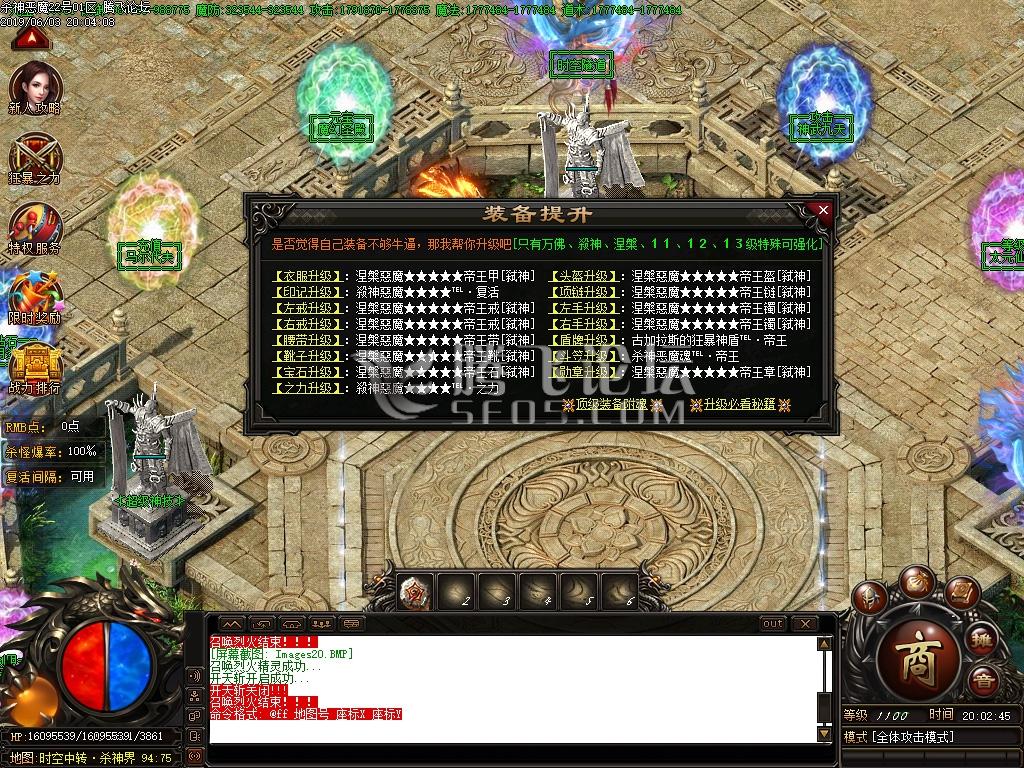1024x768 pixels.
Task: Show the 战力排行 power ranking icon
Action: (36, 366)
